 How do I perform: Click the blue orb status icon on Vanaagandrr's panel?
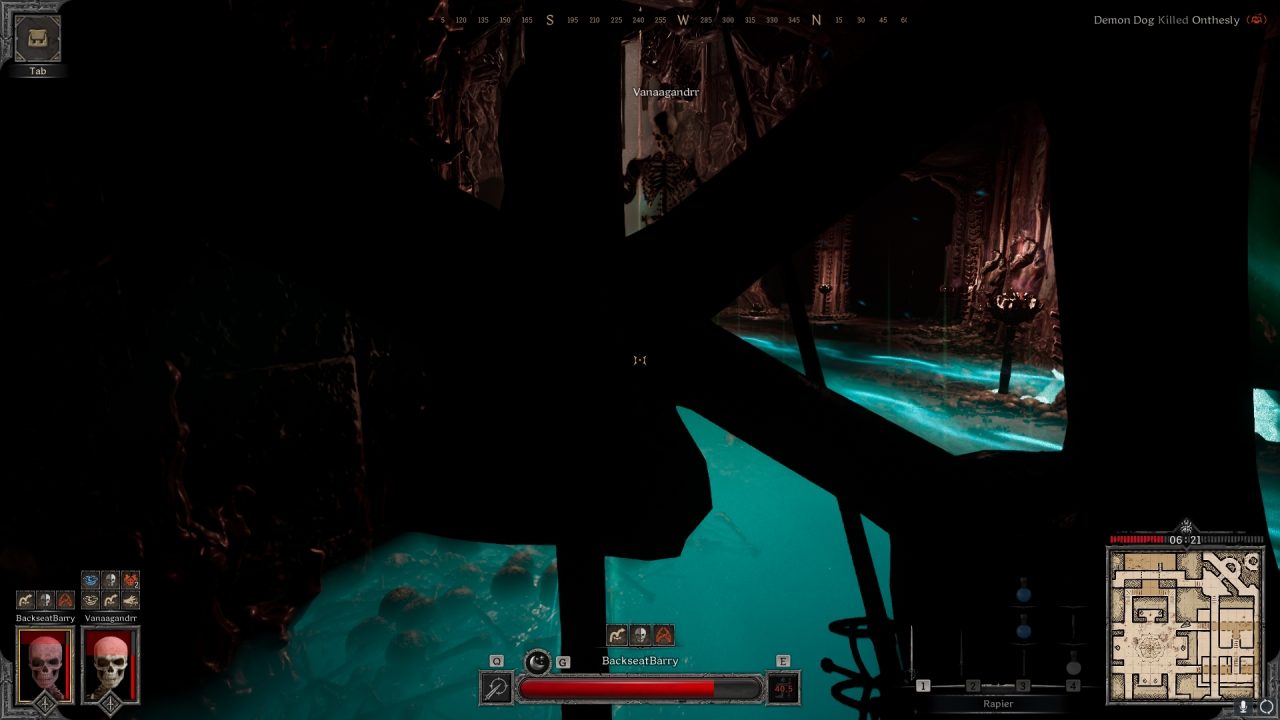(89, 580)
